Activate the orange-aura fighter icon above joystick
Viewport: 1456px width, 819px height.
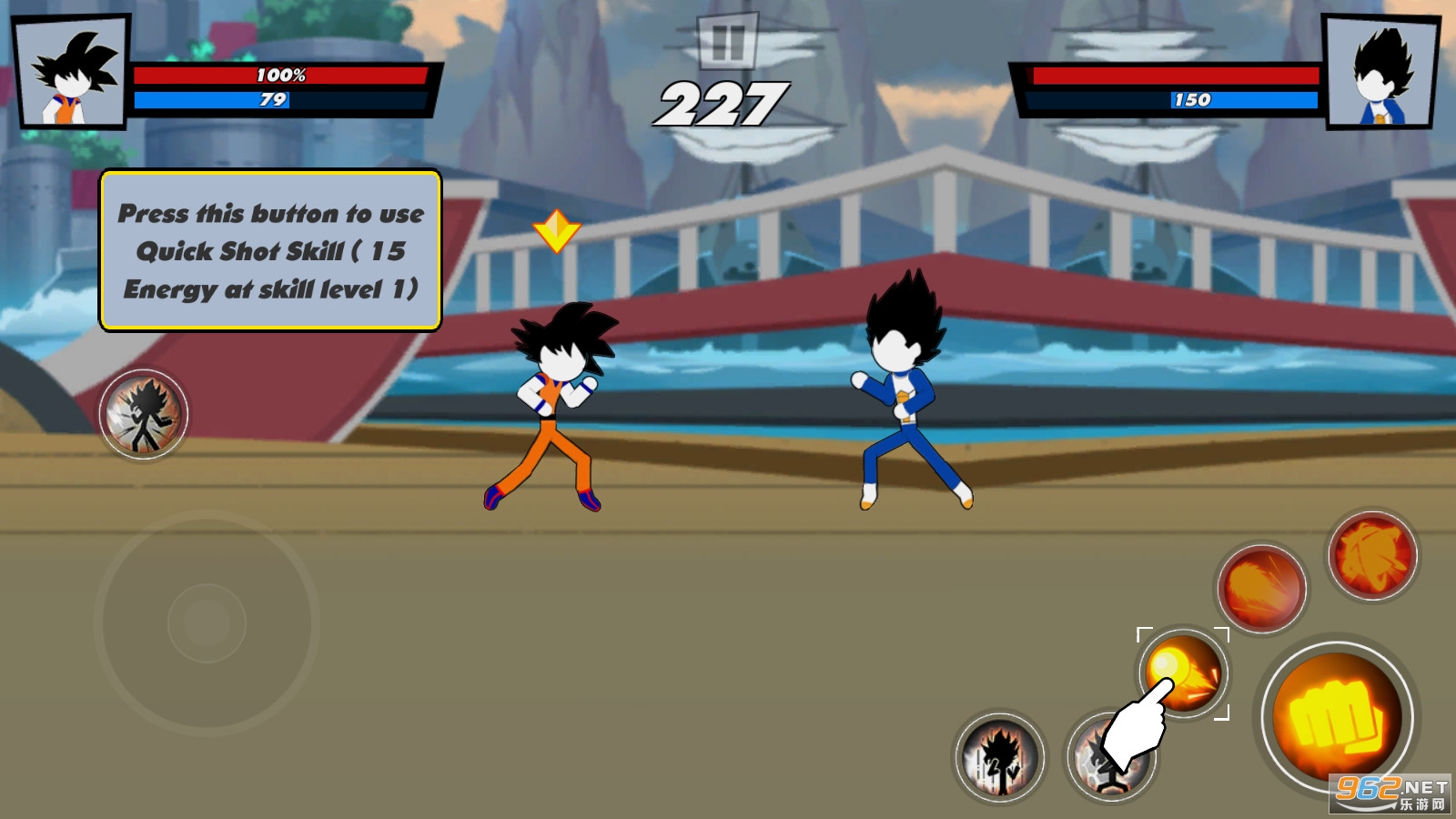click(x=144, y=415)
